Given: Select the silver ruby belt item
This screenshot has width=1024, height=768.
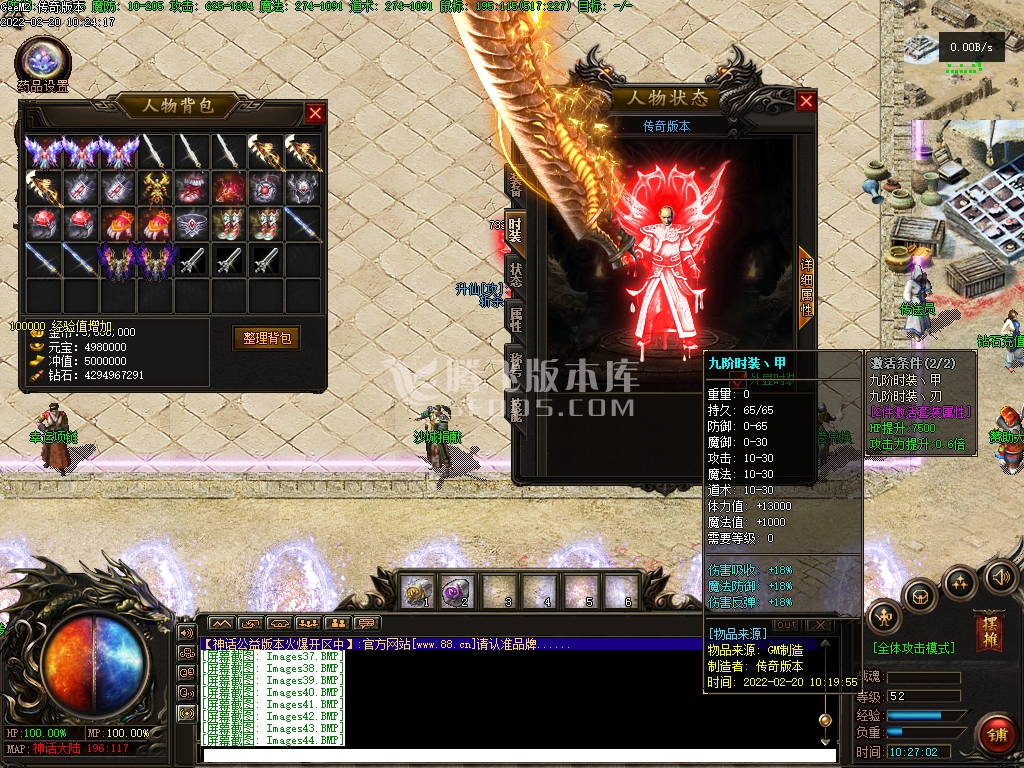Looking at the screenshot, I should (x=192, y=224).
